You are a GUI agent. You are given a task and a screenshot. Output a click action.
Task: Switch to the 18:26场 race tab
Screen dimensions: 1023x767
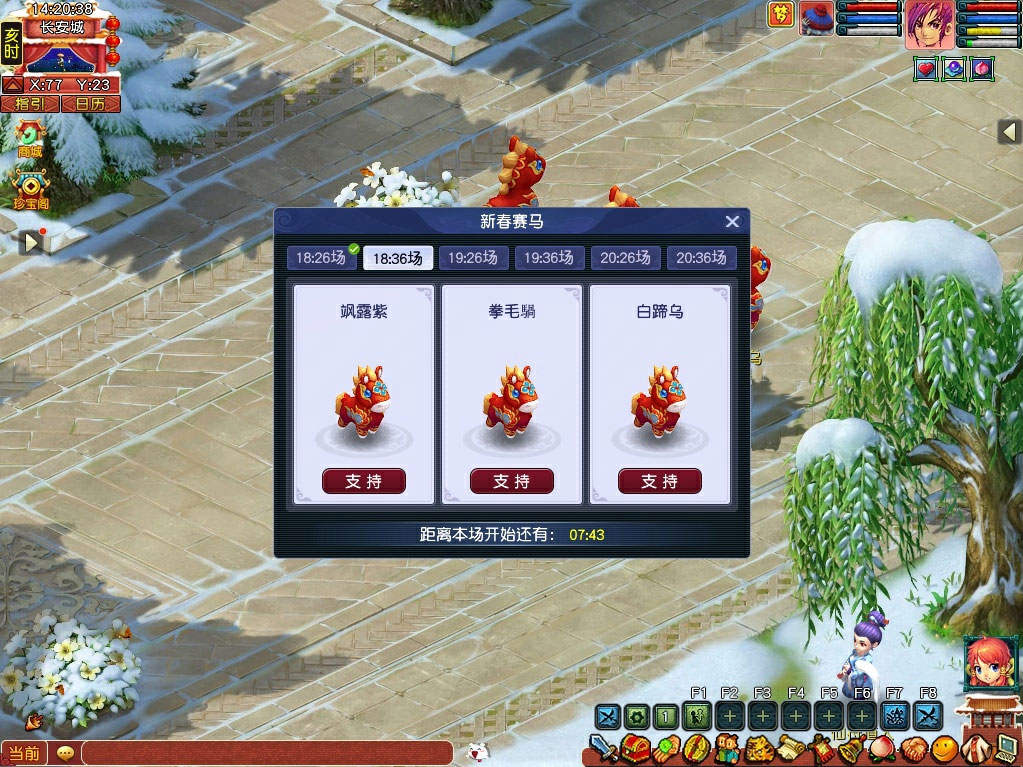tap(322, 258)
